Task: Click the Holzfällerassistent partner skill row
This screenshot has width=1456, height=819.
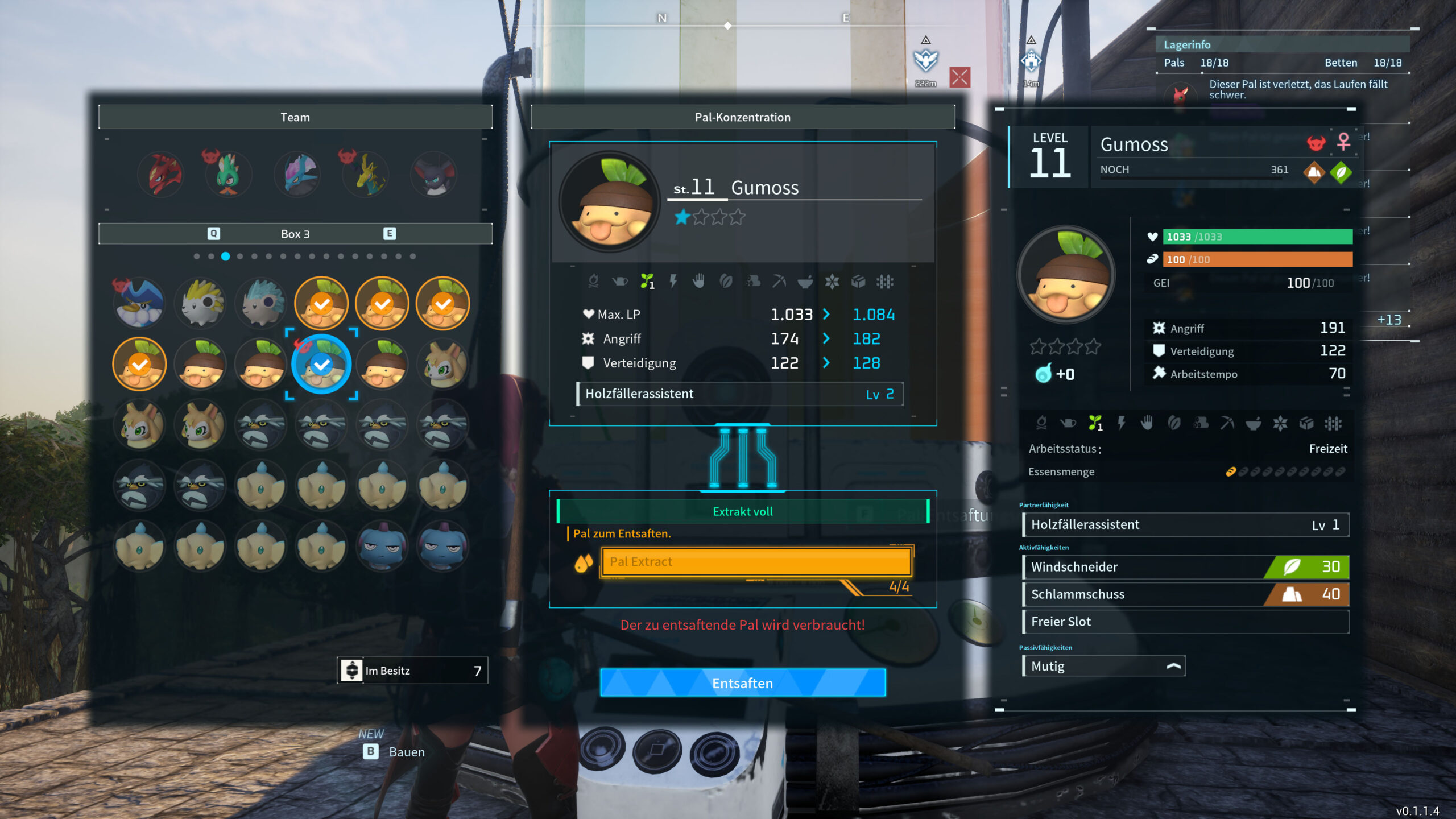Action: click(1185, 524)
